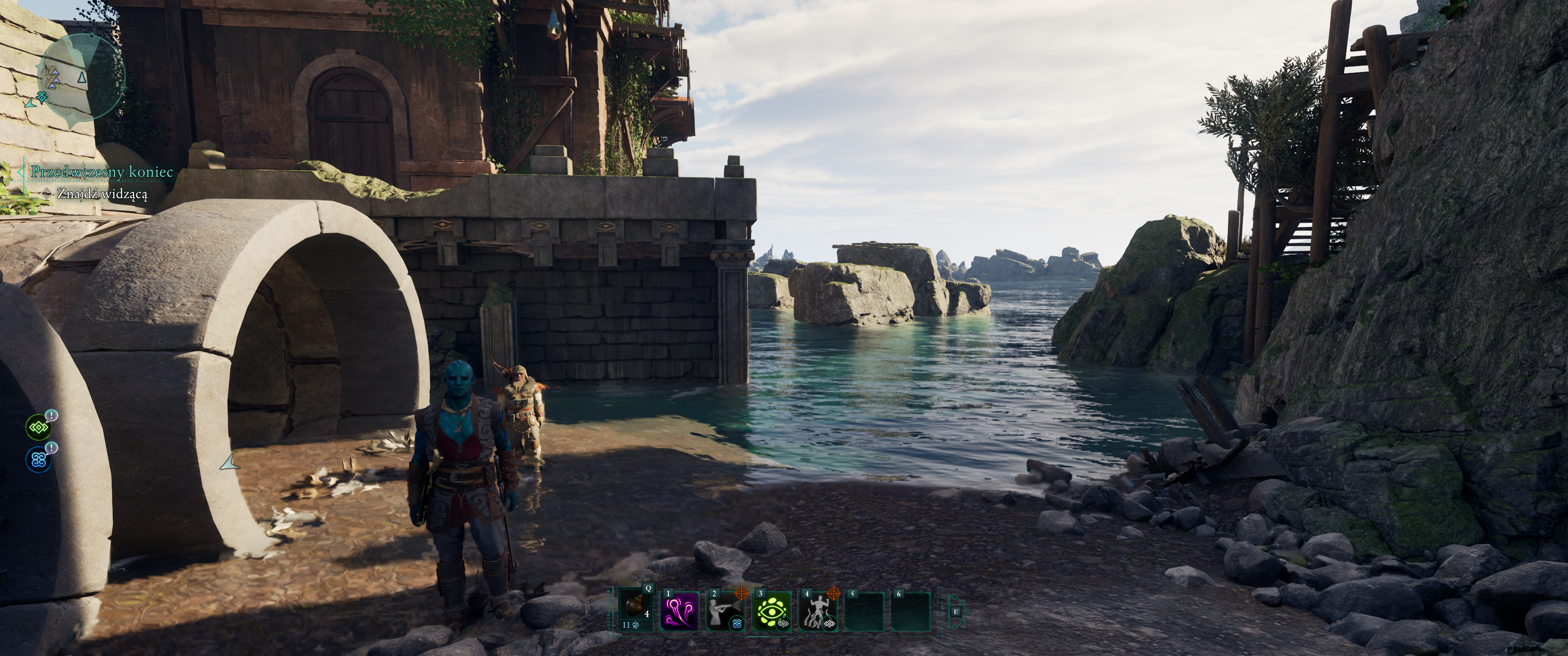This screenshot has height=656, width=1568.
Task: Click the quest marker on minimap edge
Action: (41, 96)
